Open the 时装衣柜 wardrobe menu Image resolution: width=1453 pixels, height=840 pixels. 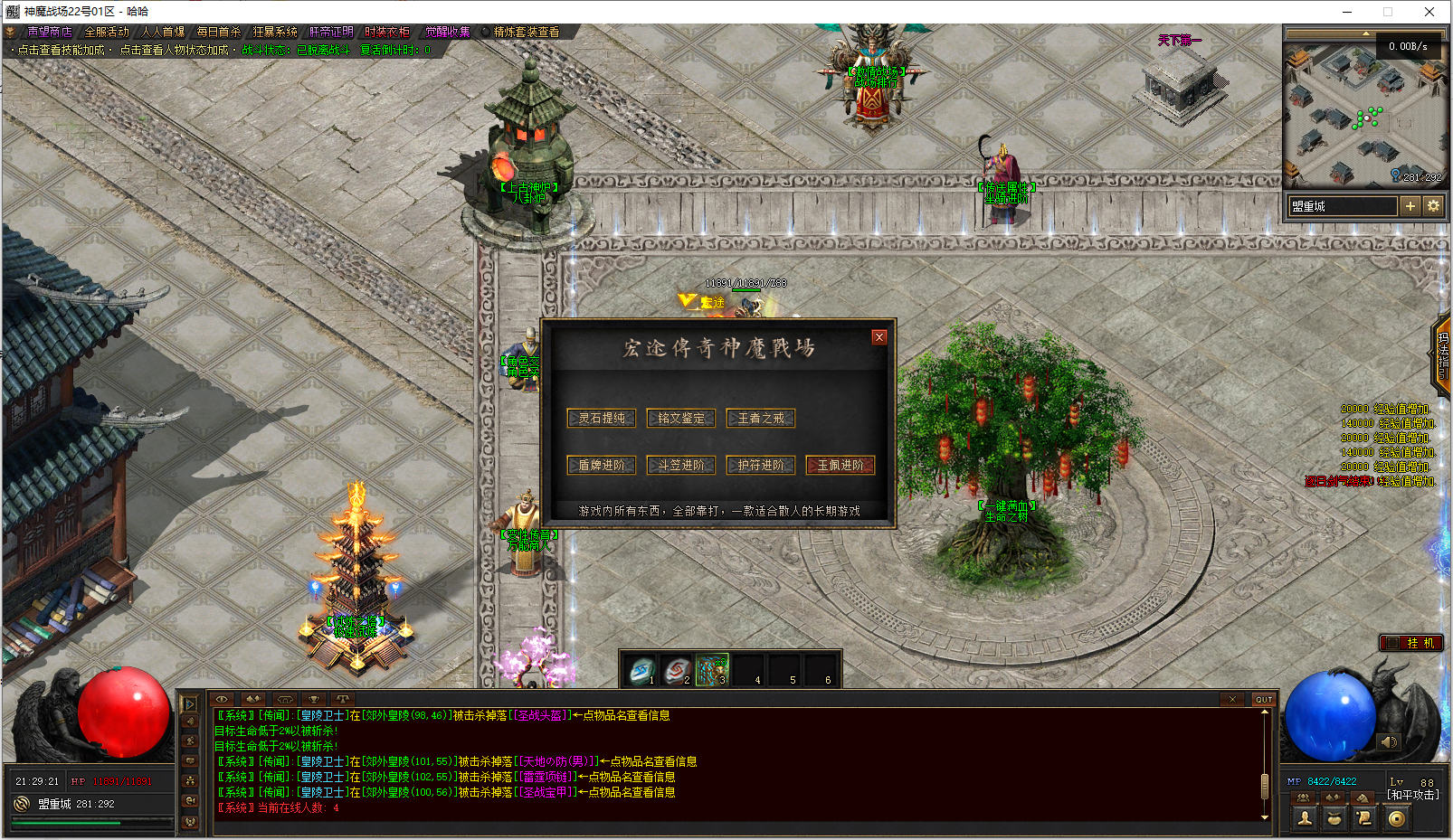tap(387, 32)
